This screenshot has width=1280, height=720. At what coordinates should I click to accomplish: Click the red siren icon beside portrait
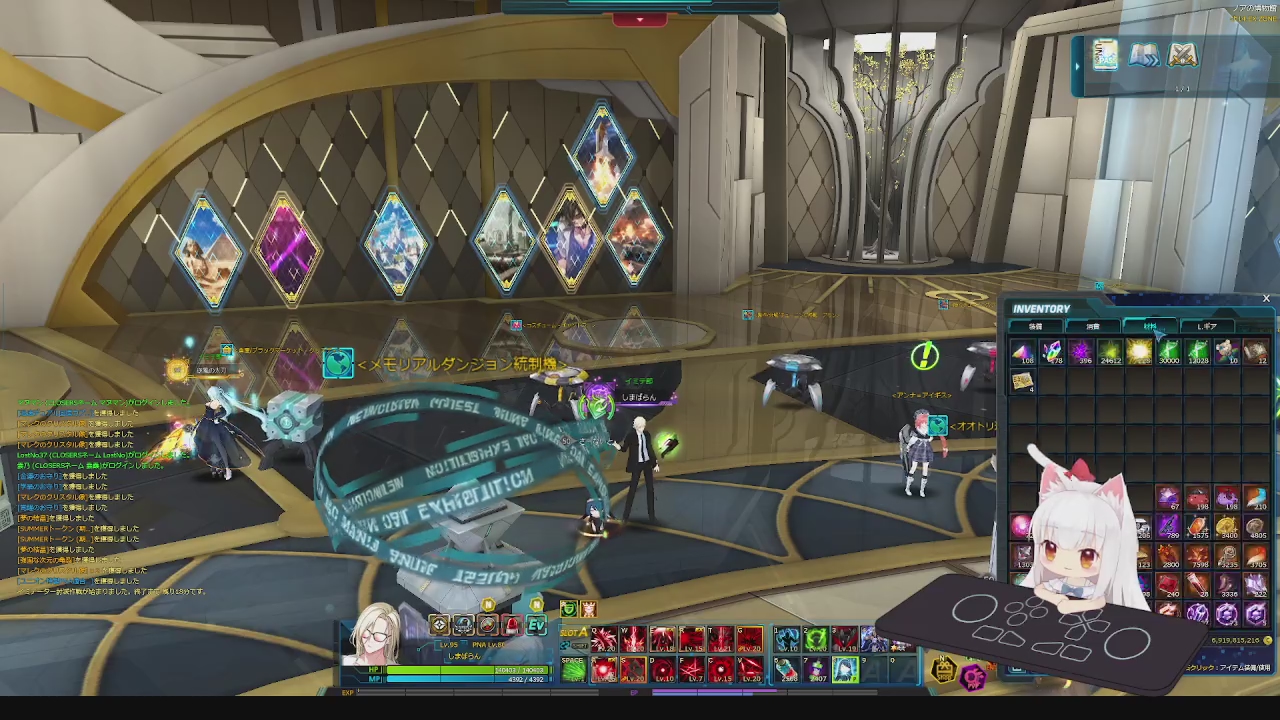click(x=512, y=626)
